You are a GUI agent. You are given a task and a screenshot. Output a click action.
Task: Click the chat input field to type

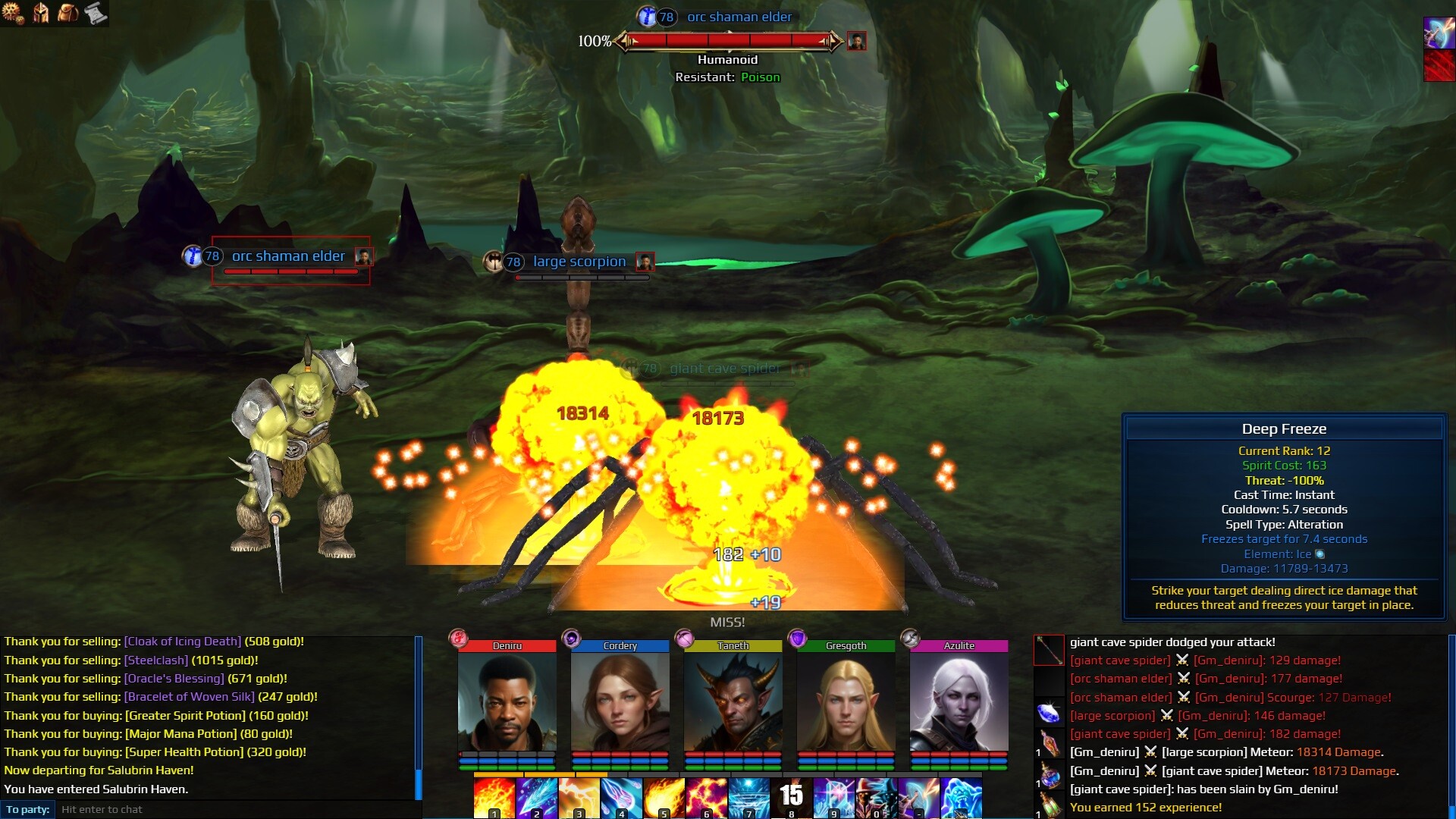coord(227,809)
